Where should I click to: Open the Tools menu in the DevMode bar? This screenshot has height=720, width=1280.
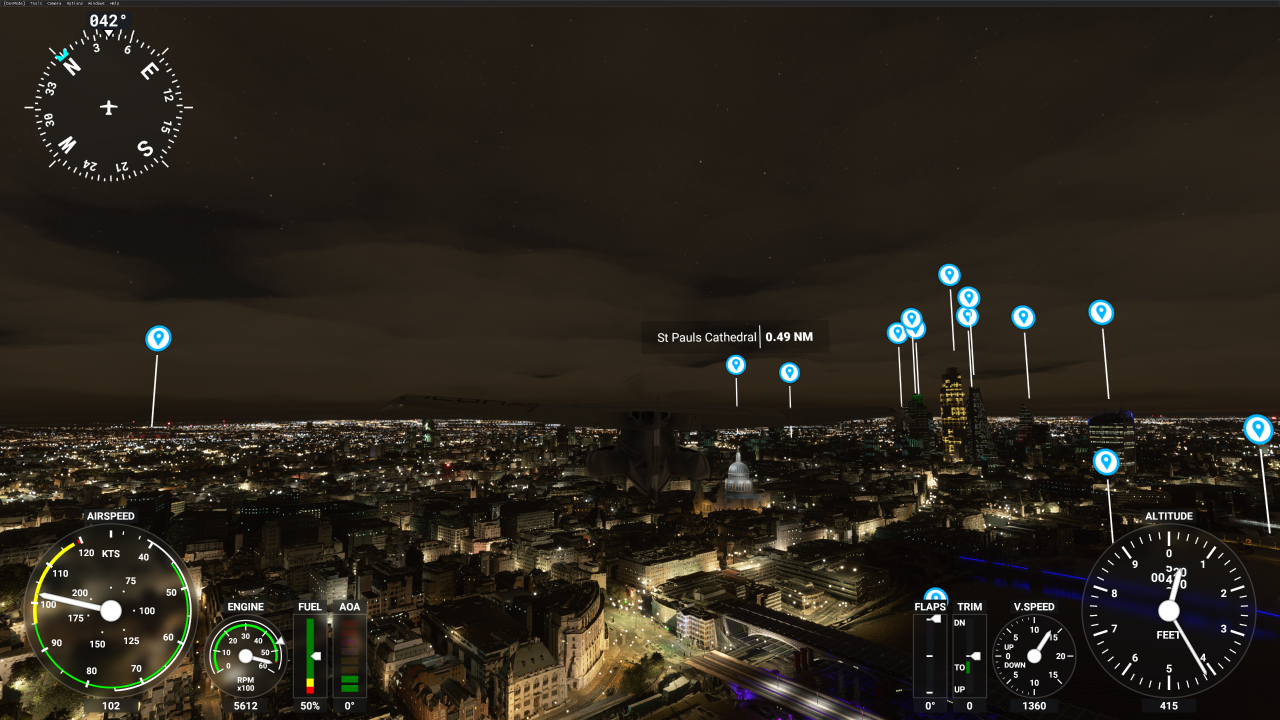click(36, 3)
